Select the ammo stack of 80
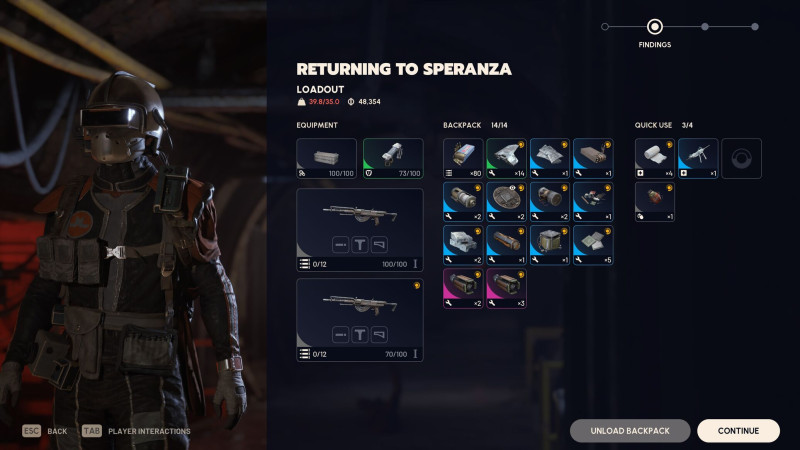This screenshot has height=450, width=800. point(463,158)
